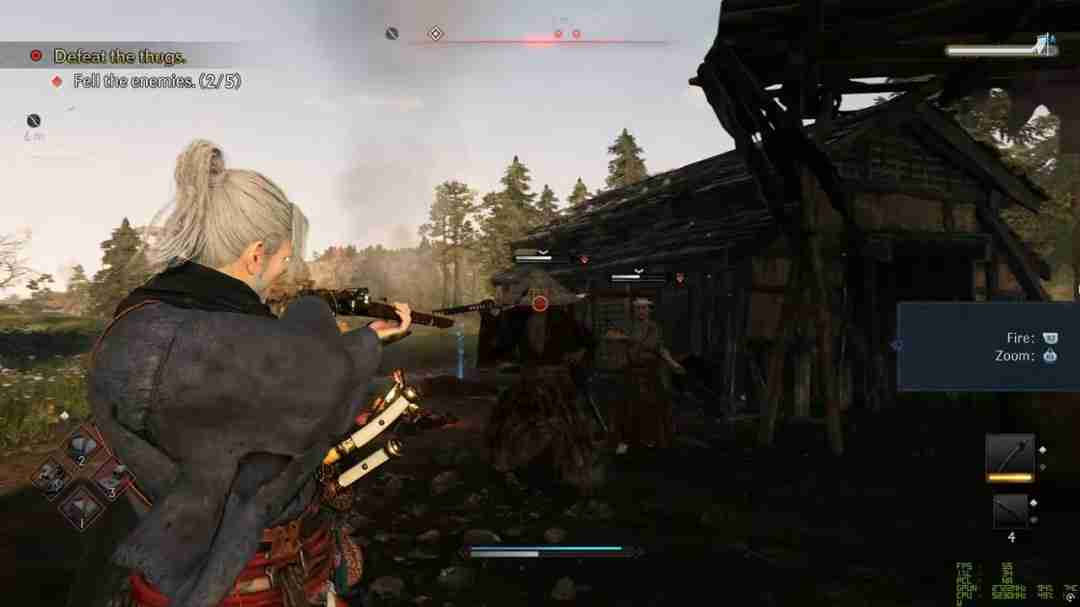
Task: Use quick item slot number 3
Action: [x=113, y=478]
